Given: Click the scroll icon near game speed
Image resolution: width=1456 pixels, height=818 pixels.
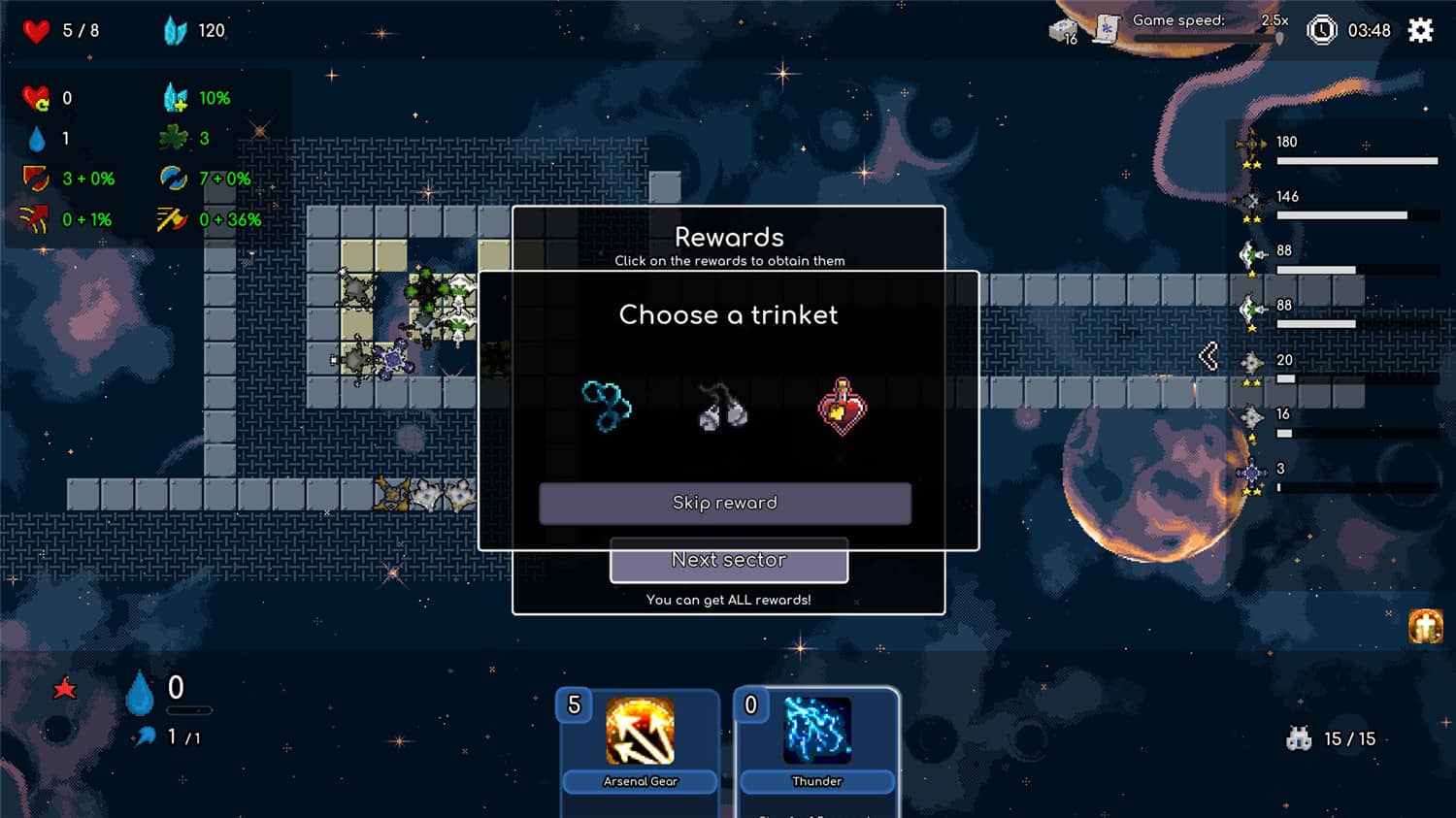Looking at the screenshot, I should click(1107, 29).
